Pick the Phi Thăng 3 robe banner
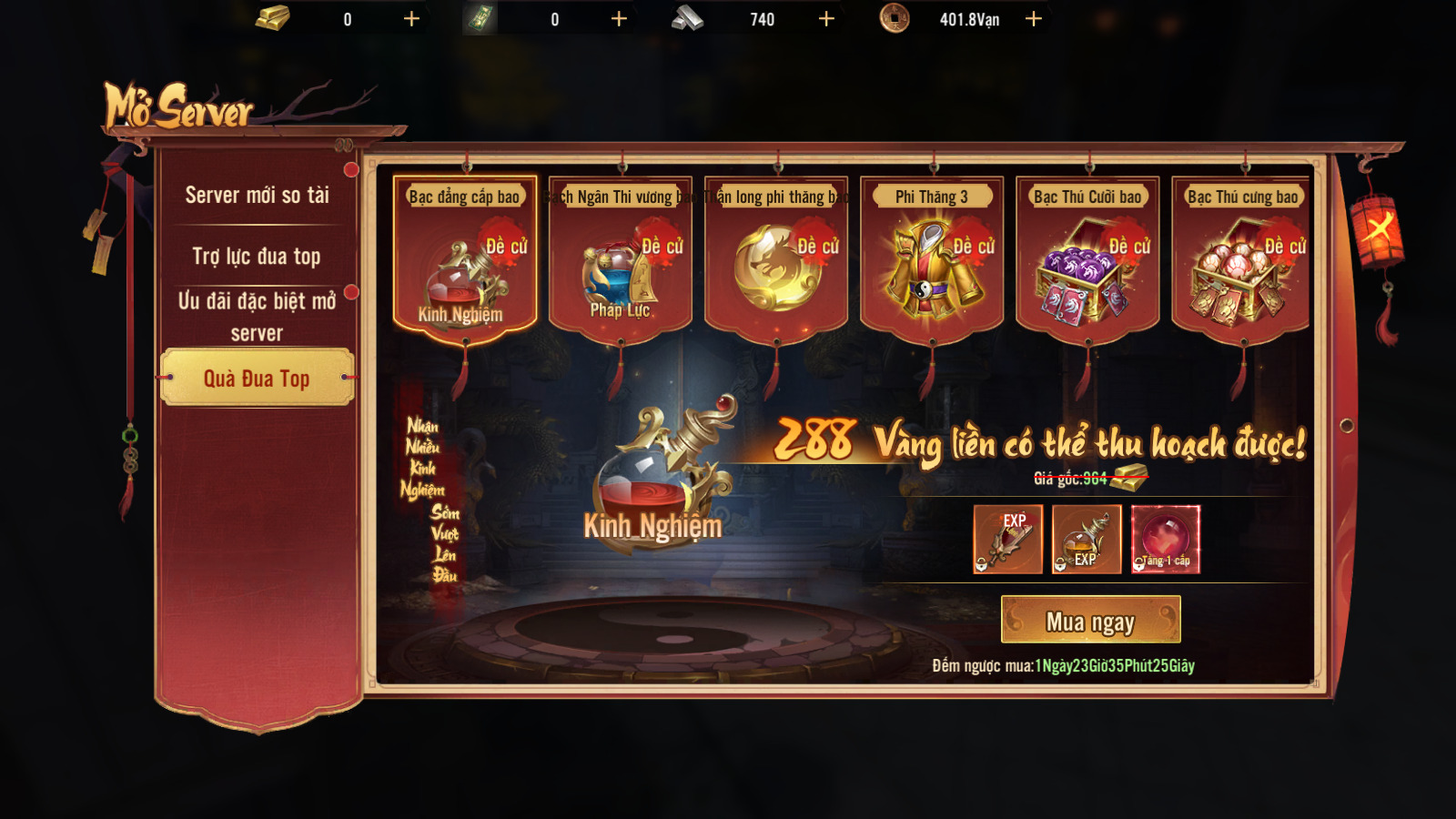The width and height of the screenshot is (1456, 819). pos(932,259)
